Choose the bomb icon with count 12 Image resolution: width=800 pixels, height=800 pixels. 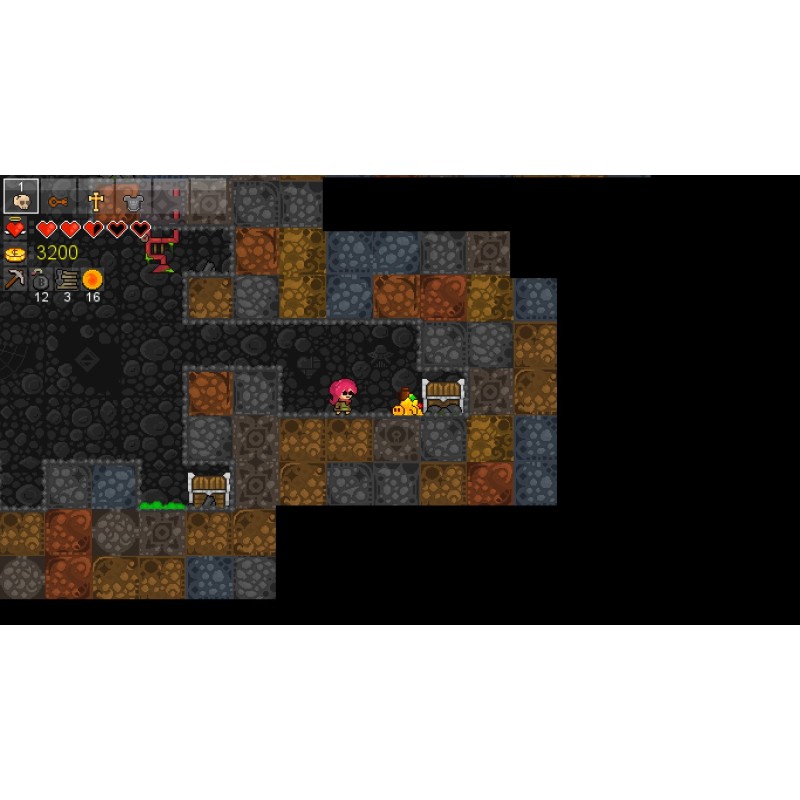(x=41, y=280)
